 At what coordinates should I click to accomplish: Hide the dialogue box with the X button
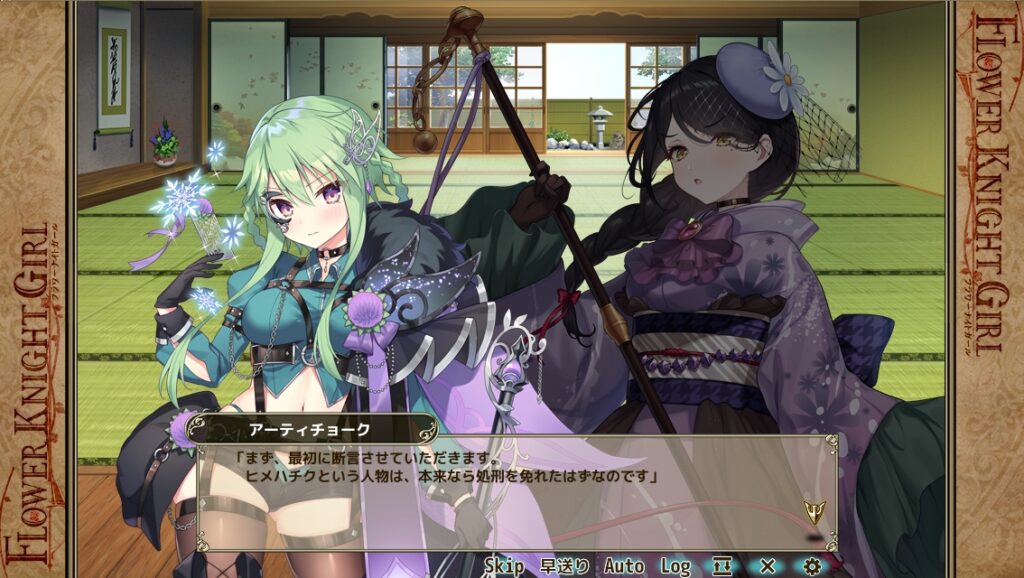click(767, 566)
